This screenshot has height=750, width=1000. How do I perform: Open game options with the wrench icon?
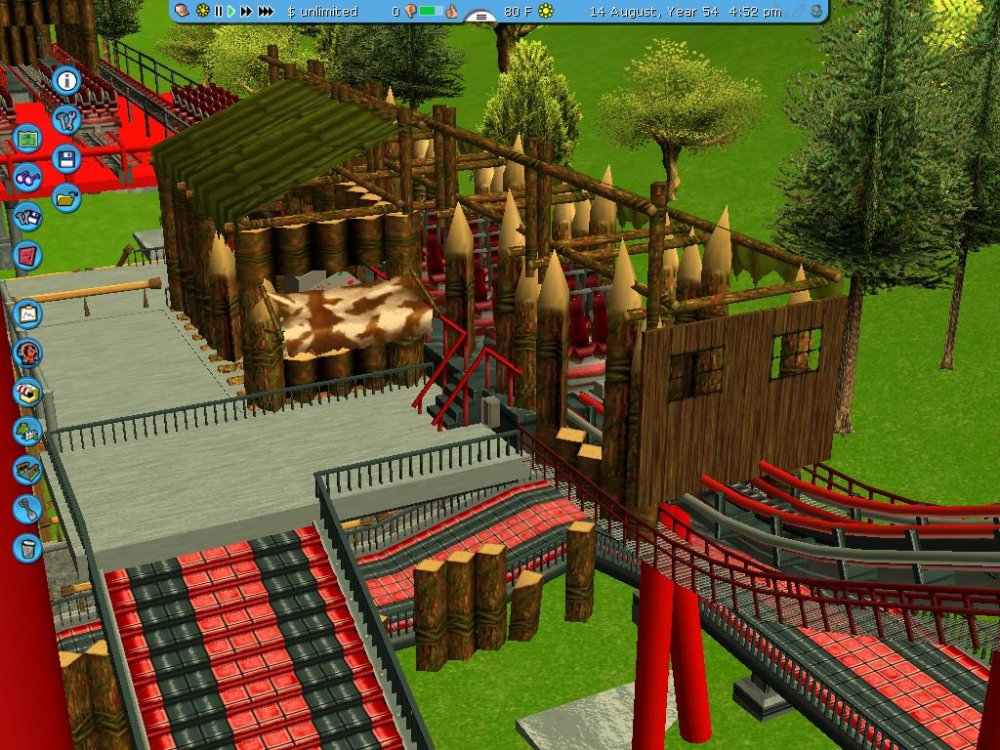(66, 120)
